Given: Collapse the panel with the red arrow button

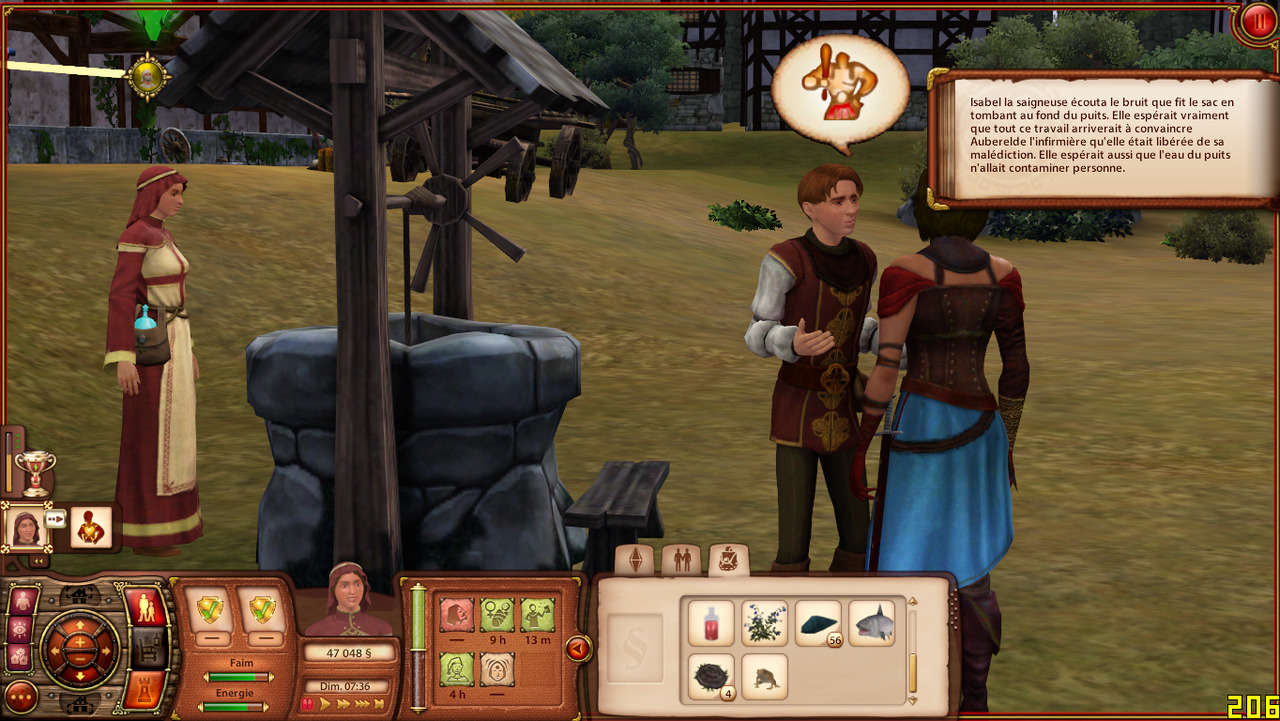Looking at the screenshot, I should 578,649.
